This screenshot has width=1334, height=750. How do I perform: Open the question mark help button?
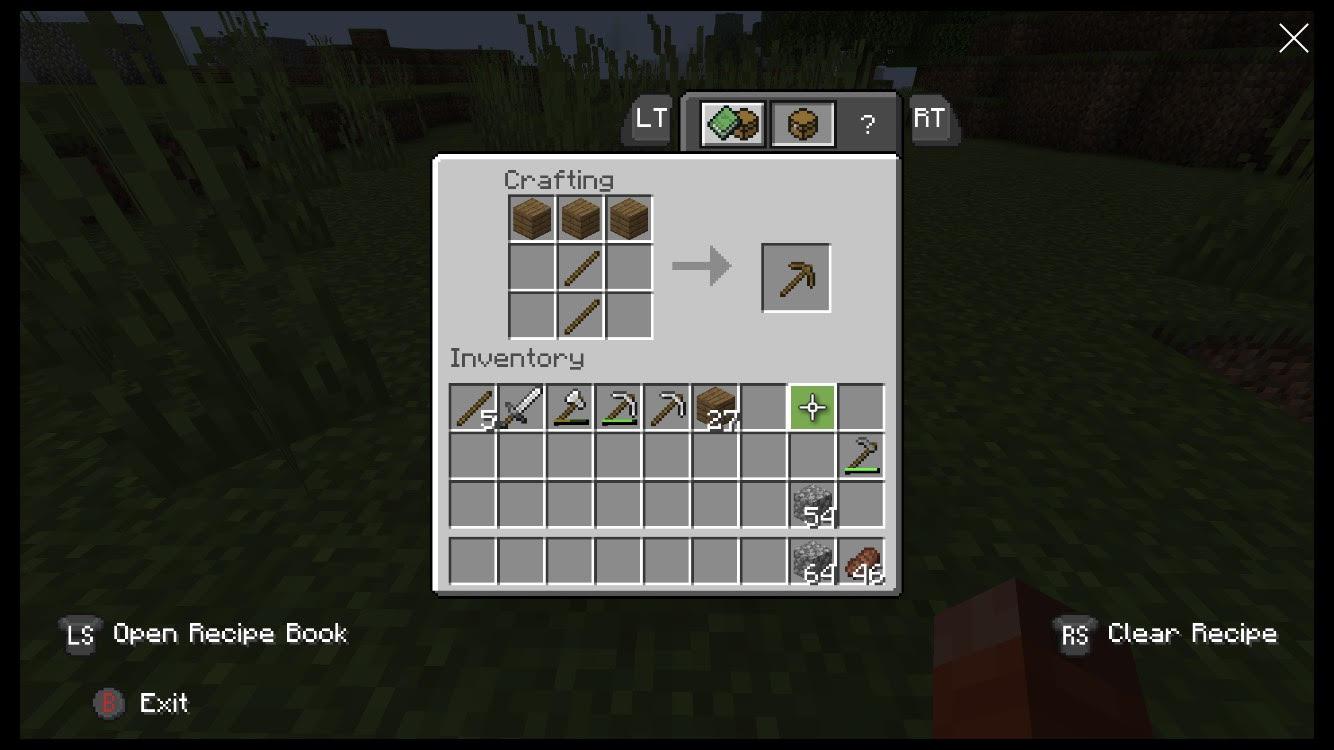(x=866, y=124)
